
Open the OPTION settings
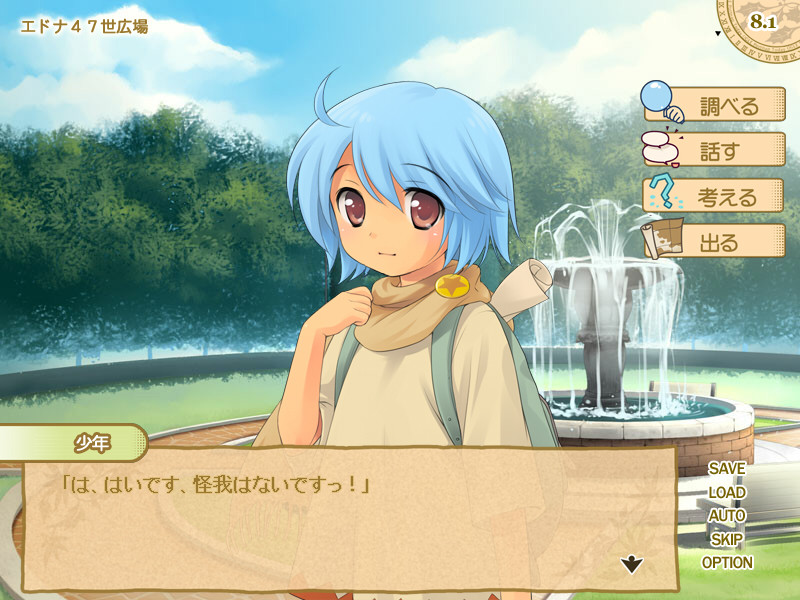pyautogui.click(x=727, y=563)
